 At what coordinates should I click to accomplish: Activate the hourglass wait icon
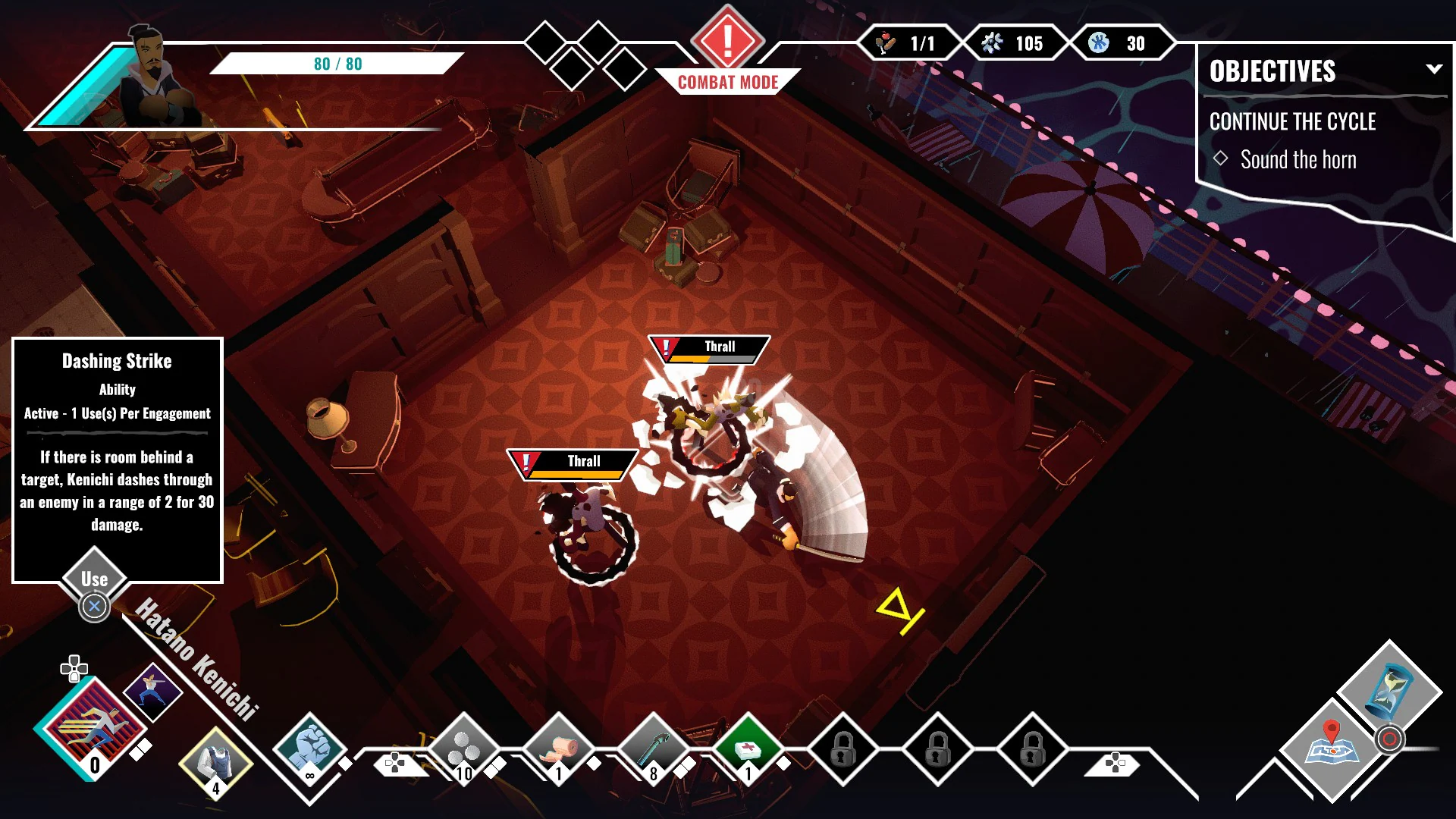pos(1389,691)
